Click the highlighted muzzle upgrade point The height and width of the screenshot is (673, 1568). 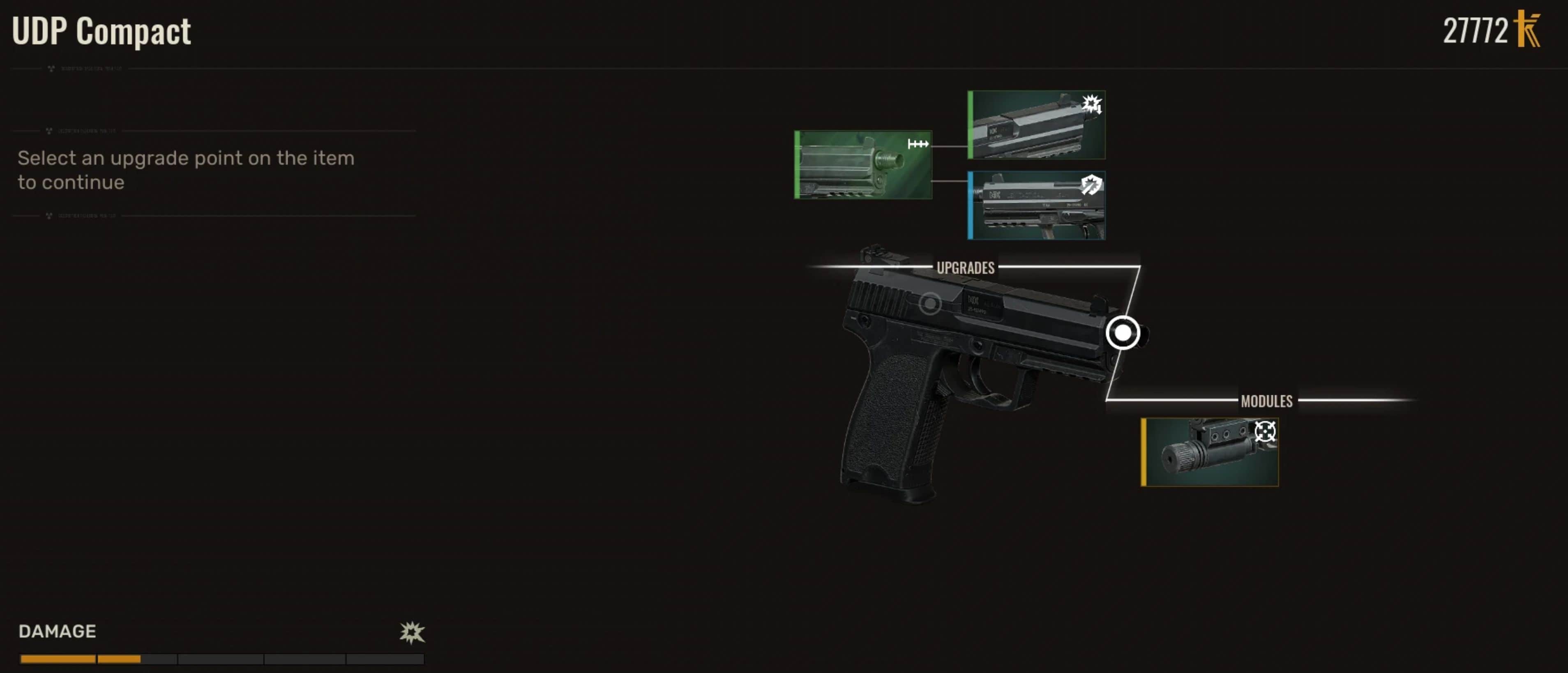tap(1123, 333)
